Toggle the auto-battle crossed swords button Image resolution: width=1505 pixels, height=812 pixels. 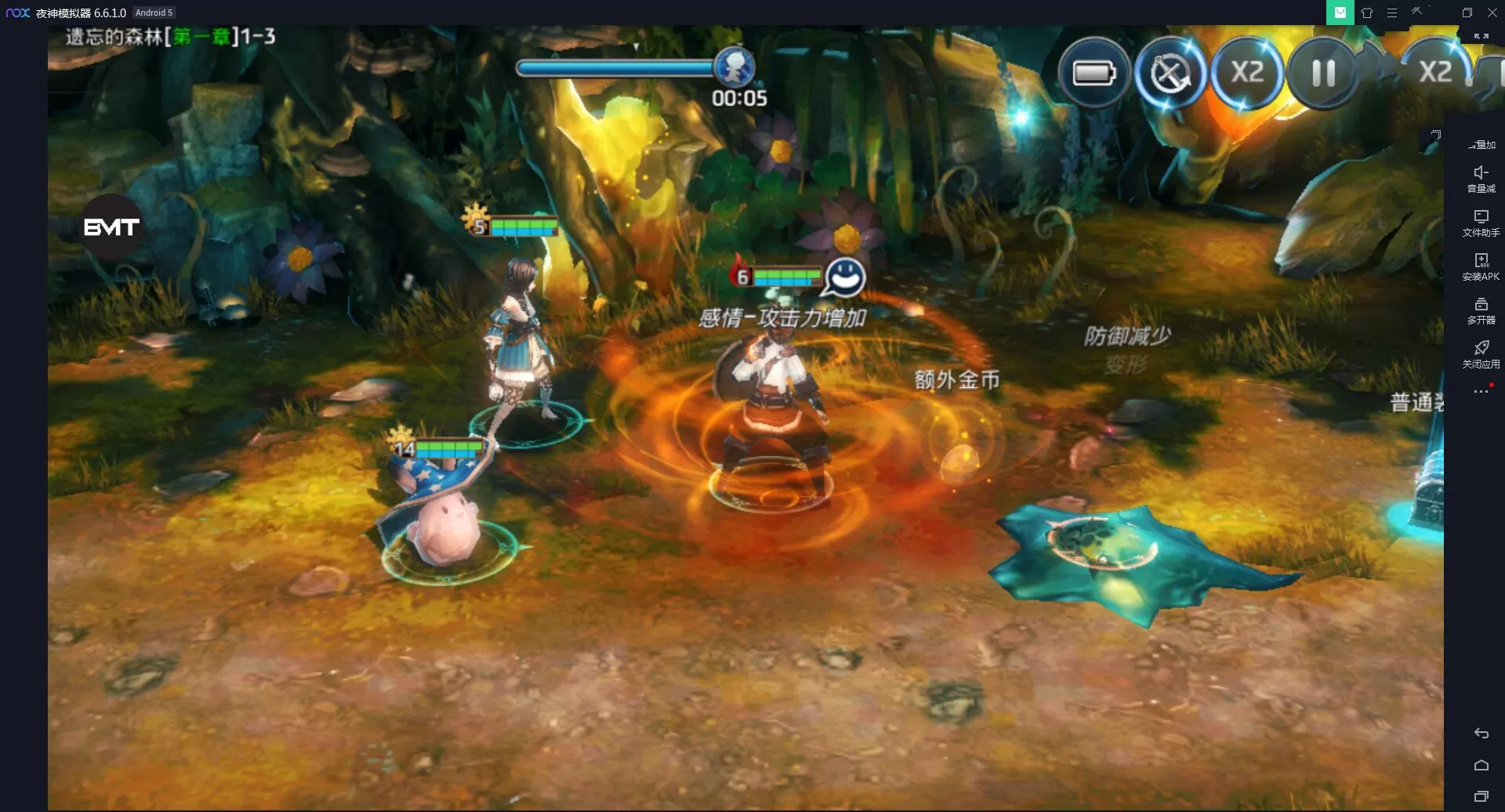pos(1170,74)
